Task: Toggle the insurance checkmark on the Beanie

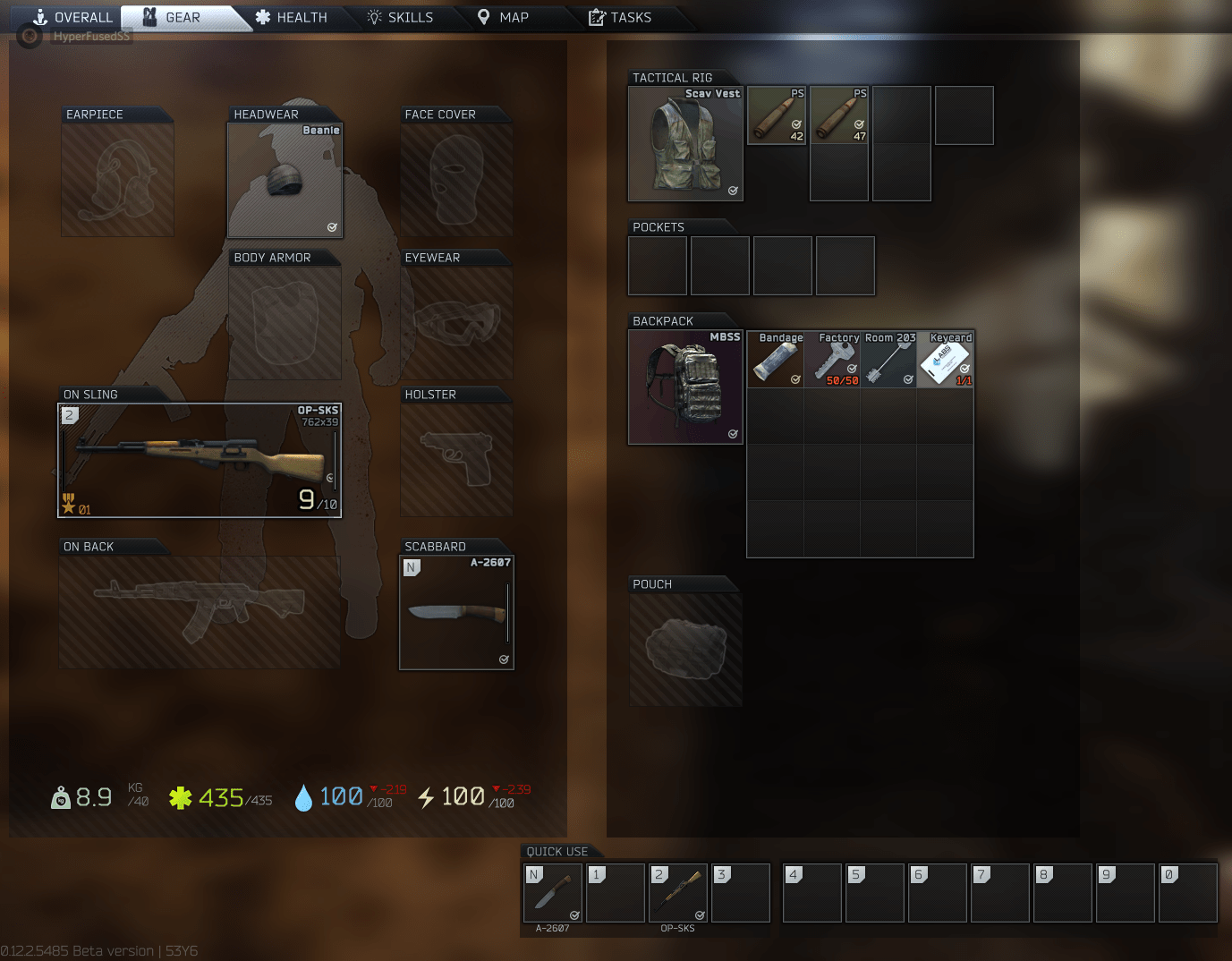Action: pyautogui.click(x=332, y=227)
